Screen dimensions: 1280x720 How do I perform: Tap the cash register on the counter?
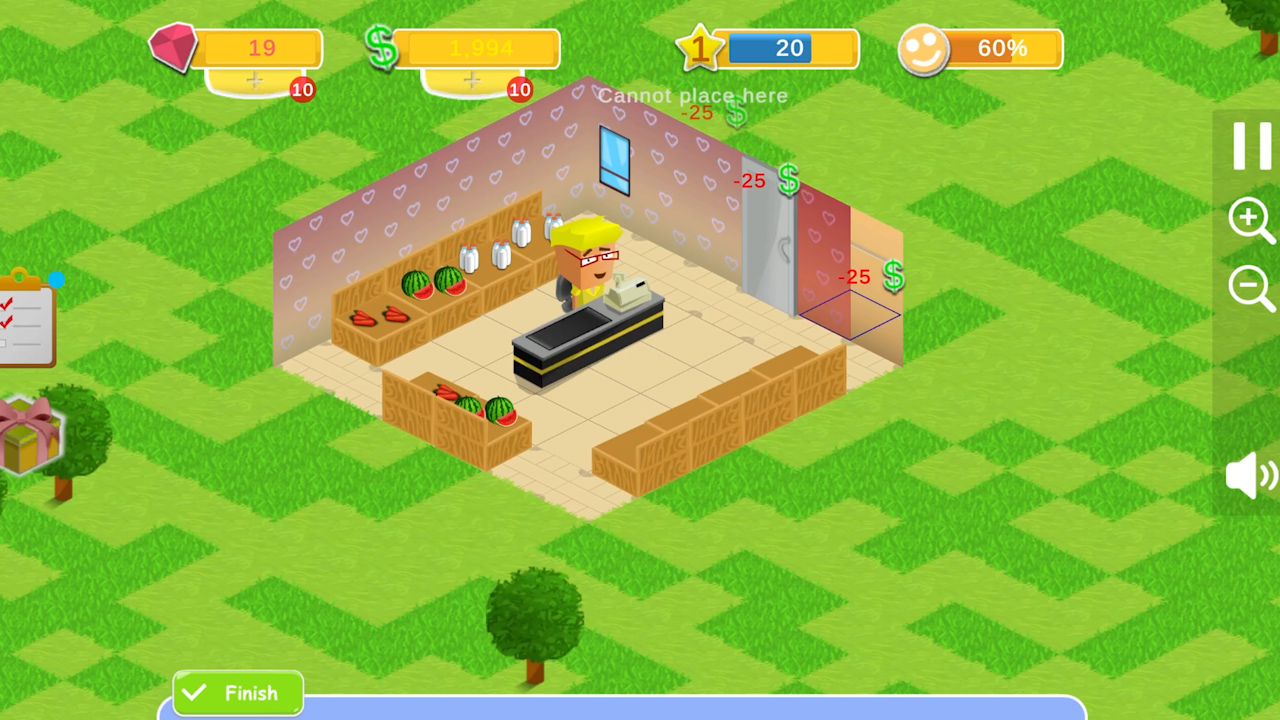click(630, 290)
